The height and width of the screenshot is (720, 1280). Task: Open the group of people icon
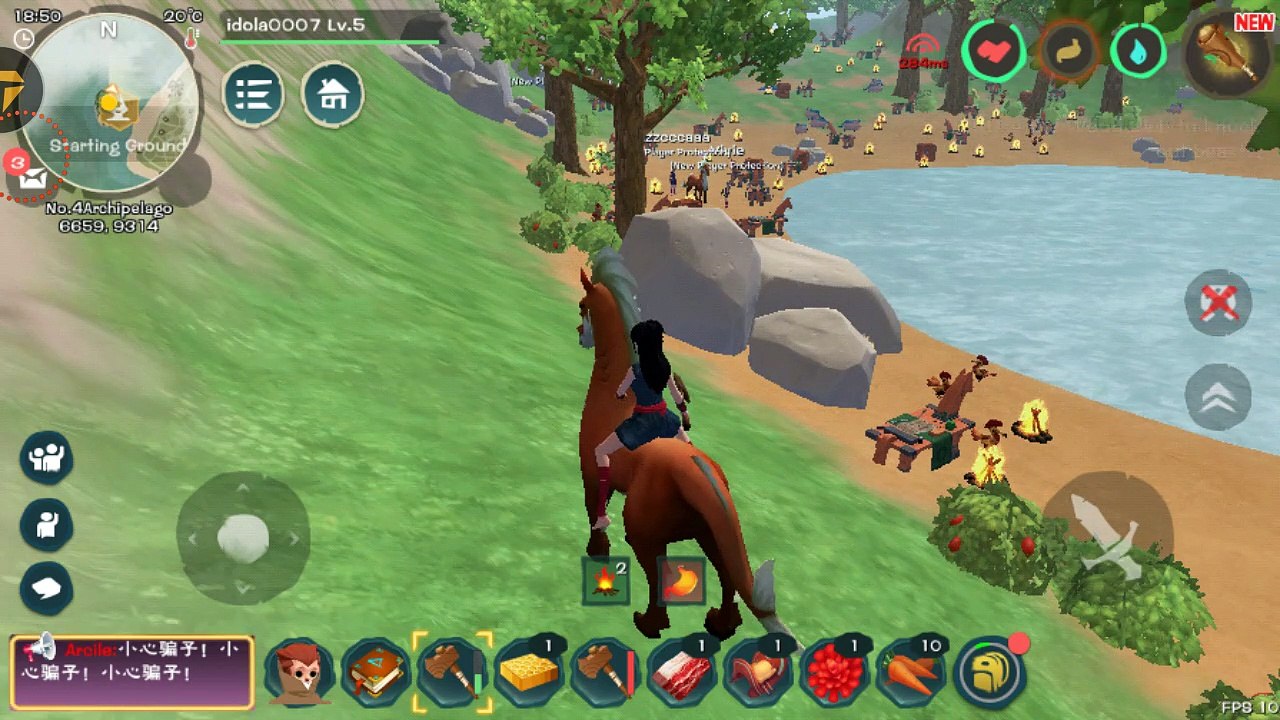click(x=46, y=458)
